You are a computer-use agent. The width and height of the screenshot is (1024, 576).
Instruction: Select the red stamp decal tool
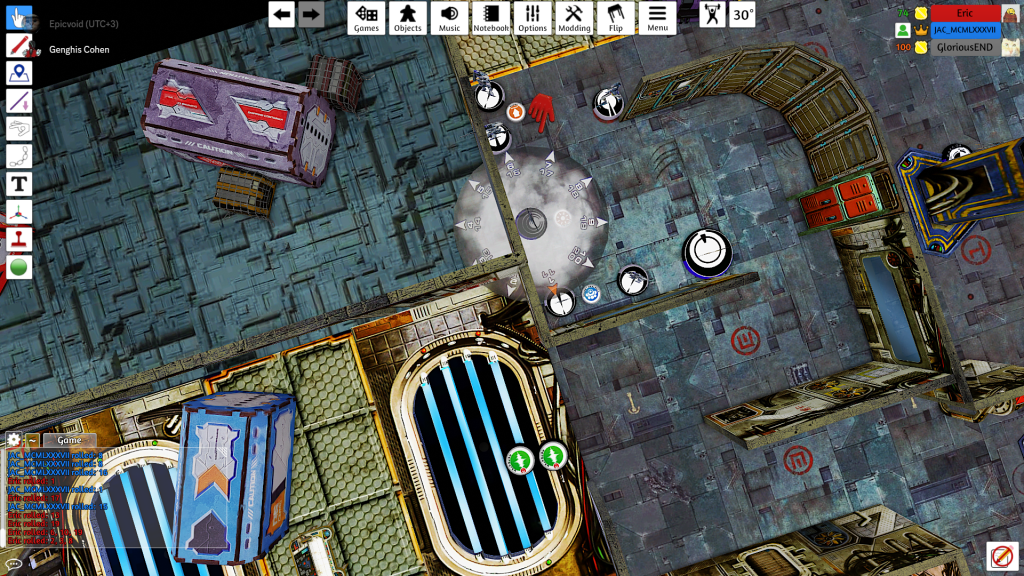click(x=19, y=240)
